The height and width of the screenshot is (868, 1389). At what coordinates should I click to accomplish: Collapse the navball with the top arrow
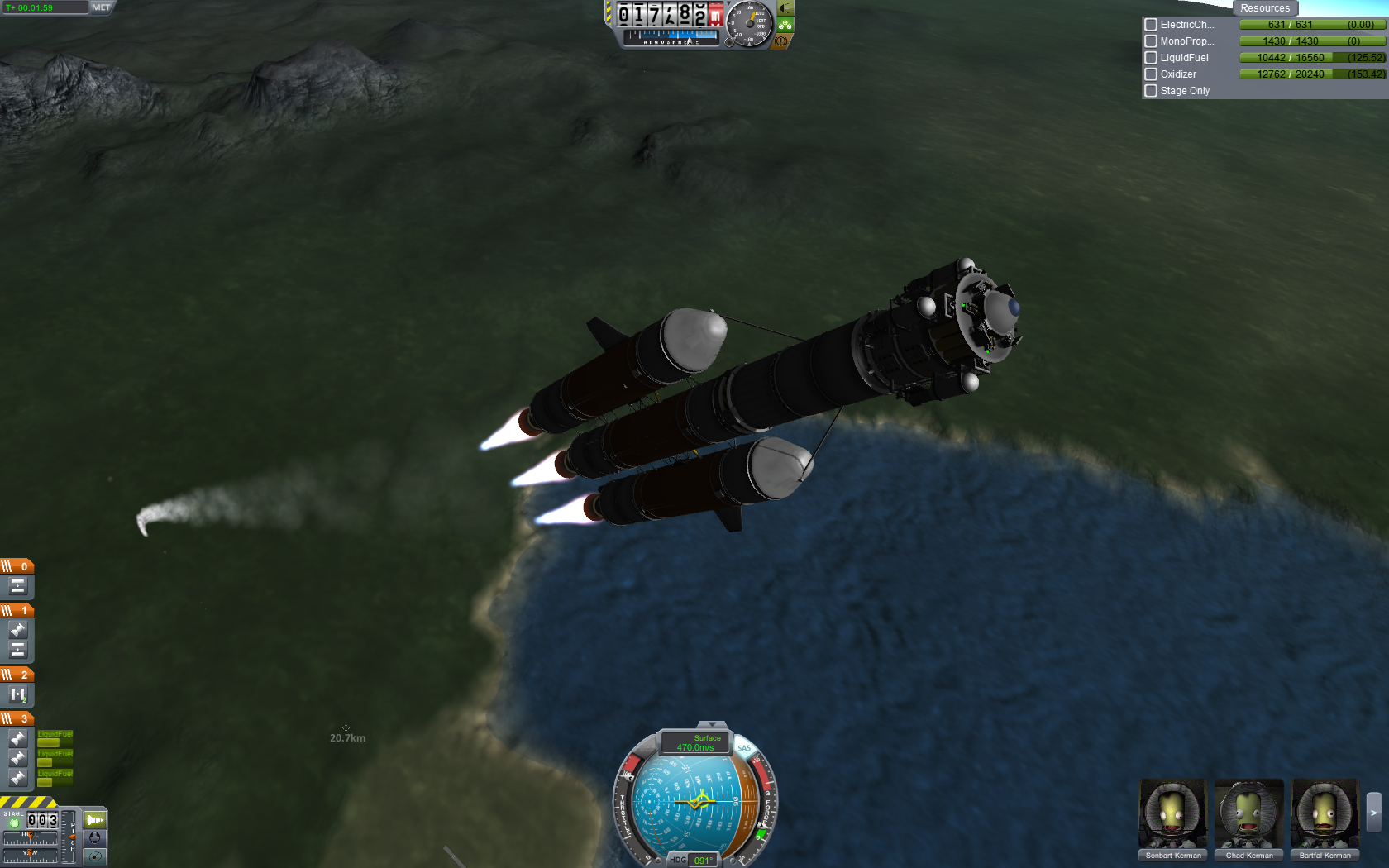[x=711, y=725]
